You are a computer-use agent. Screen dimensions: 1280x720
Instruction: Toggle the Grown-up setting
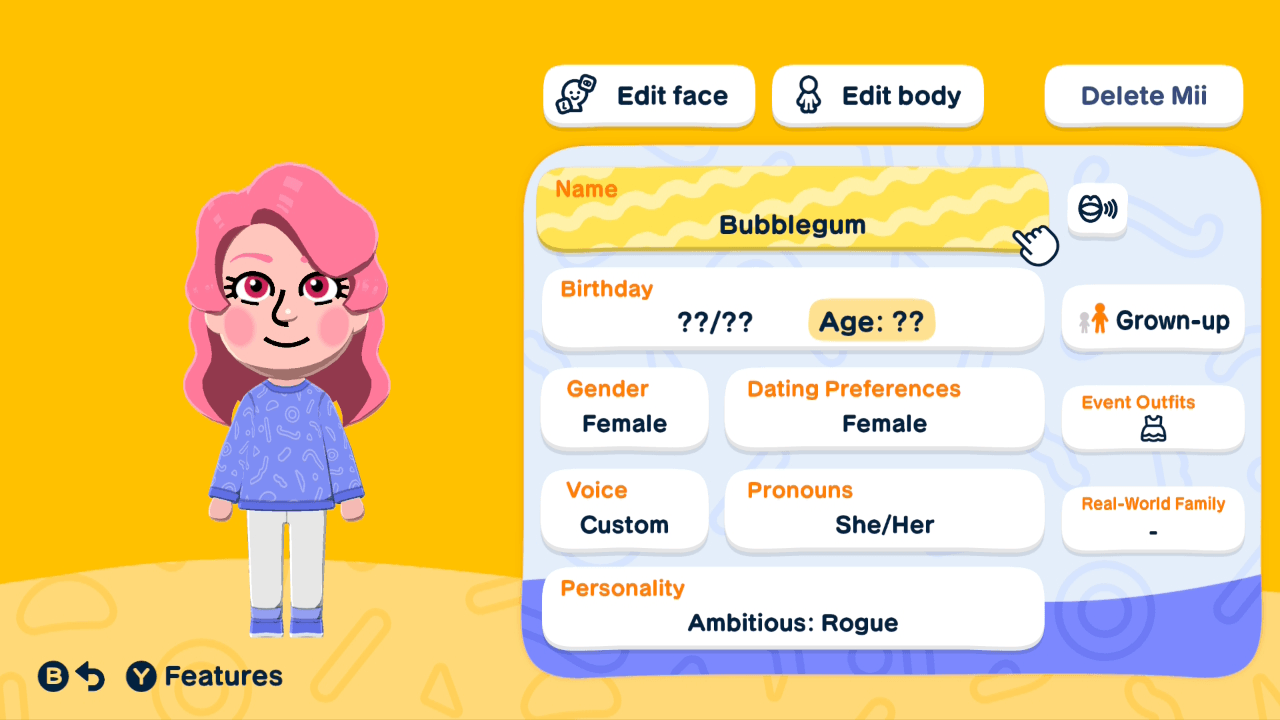click(x=1152, y=319)
